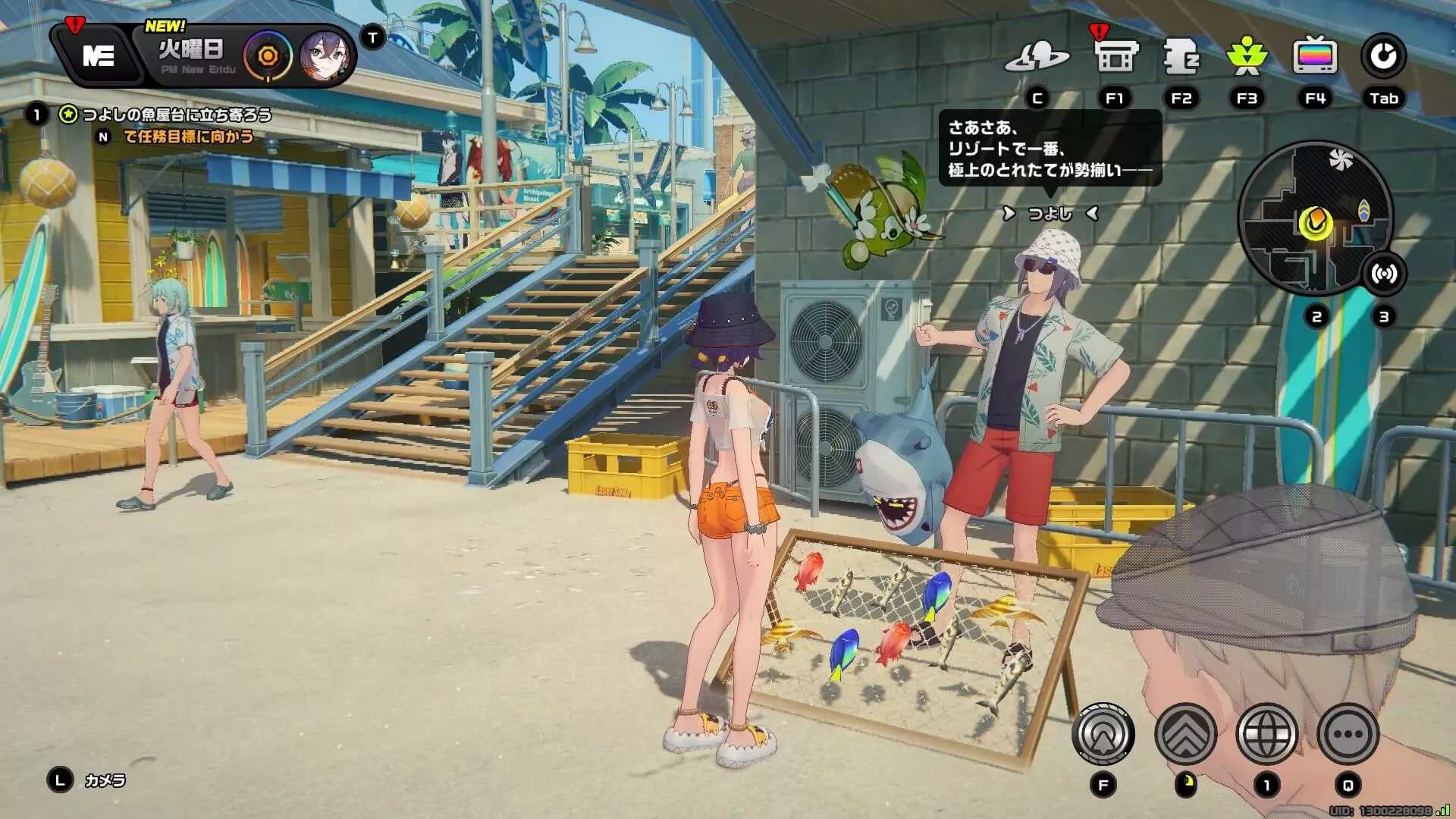The width and height of the screenshot is (1456, 819).
Task: Open the shop storefront icon
Action: pos(1115,57)
